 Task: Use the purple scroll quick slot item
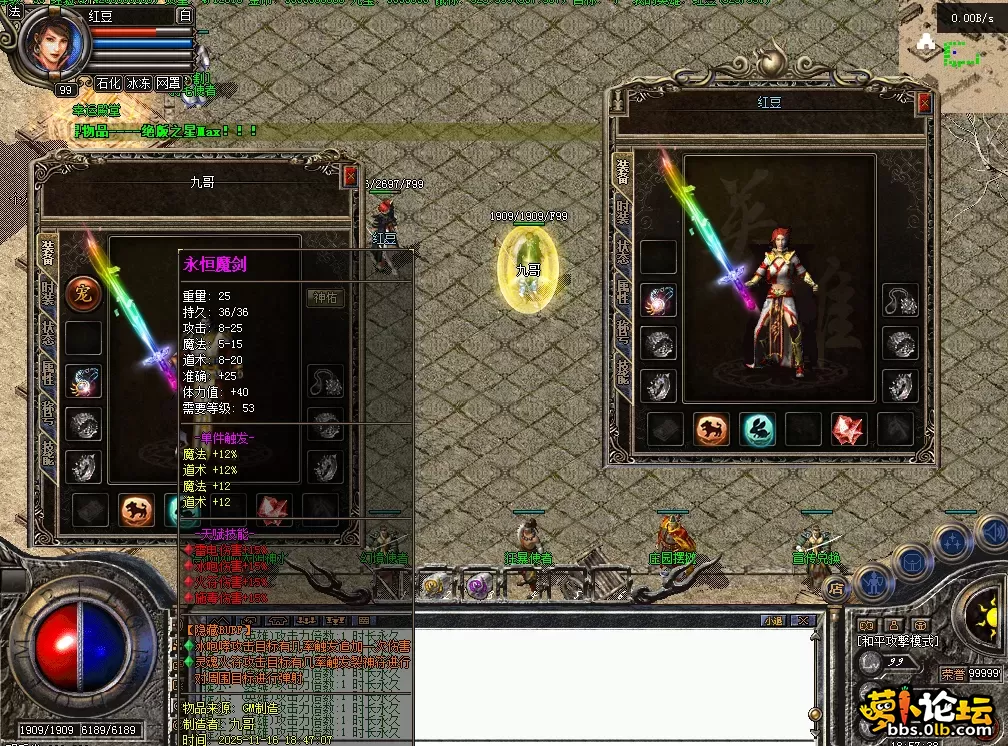click(478, 585)
